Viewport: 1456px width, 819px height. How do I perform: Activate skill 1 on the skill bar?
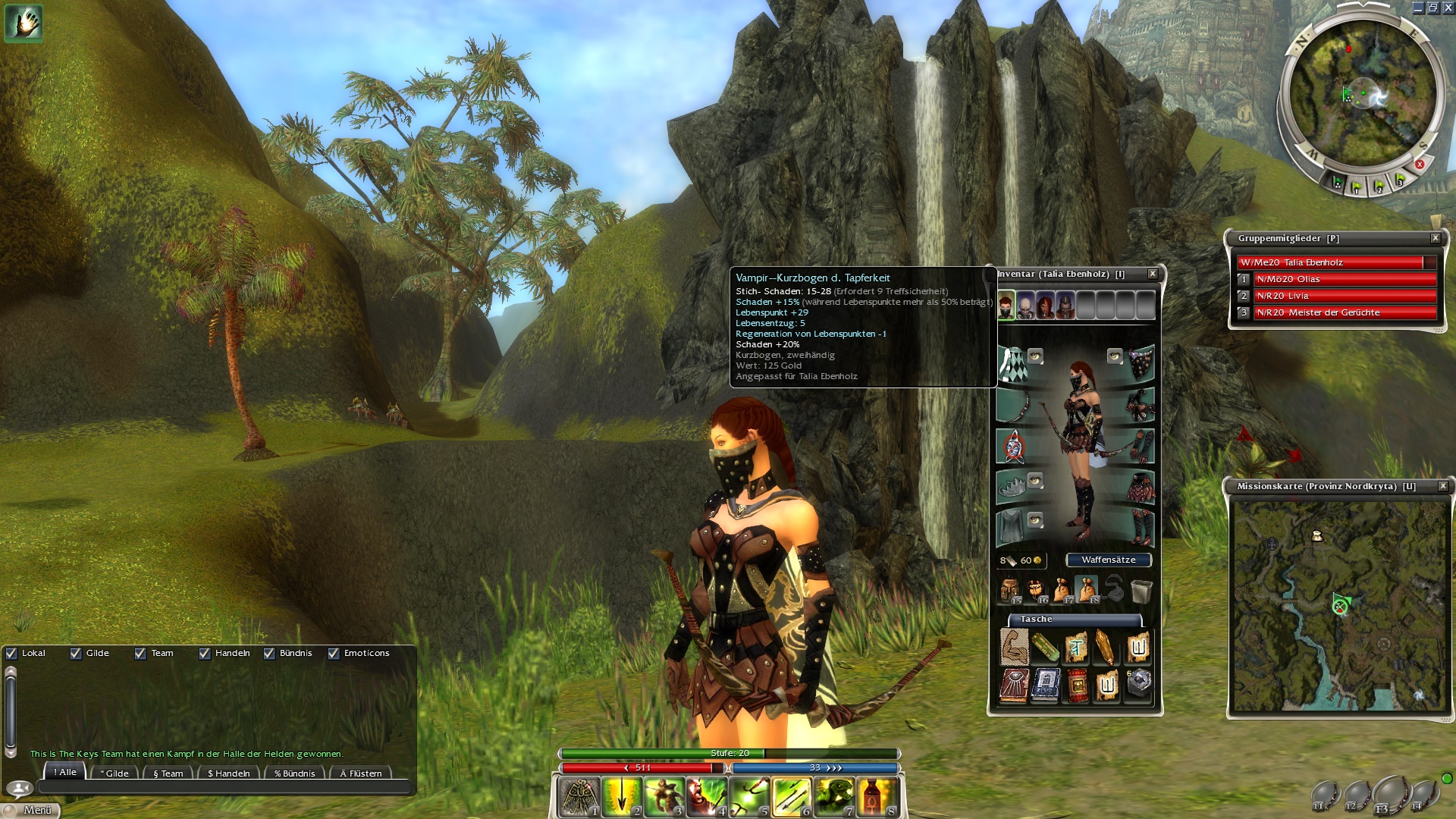tap(577, 799)
